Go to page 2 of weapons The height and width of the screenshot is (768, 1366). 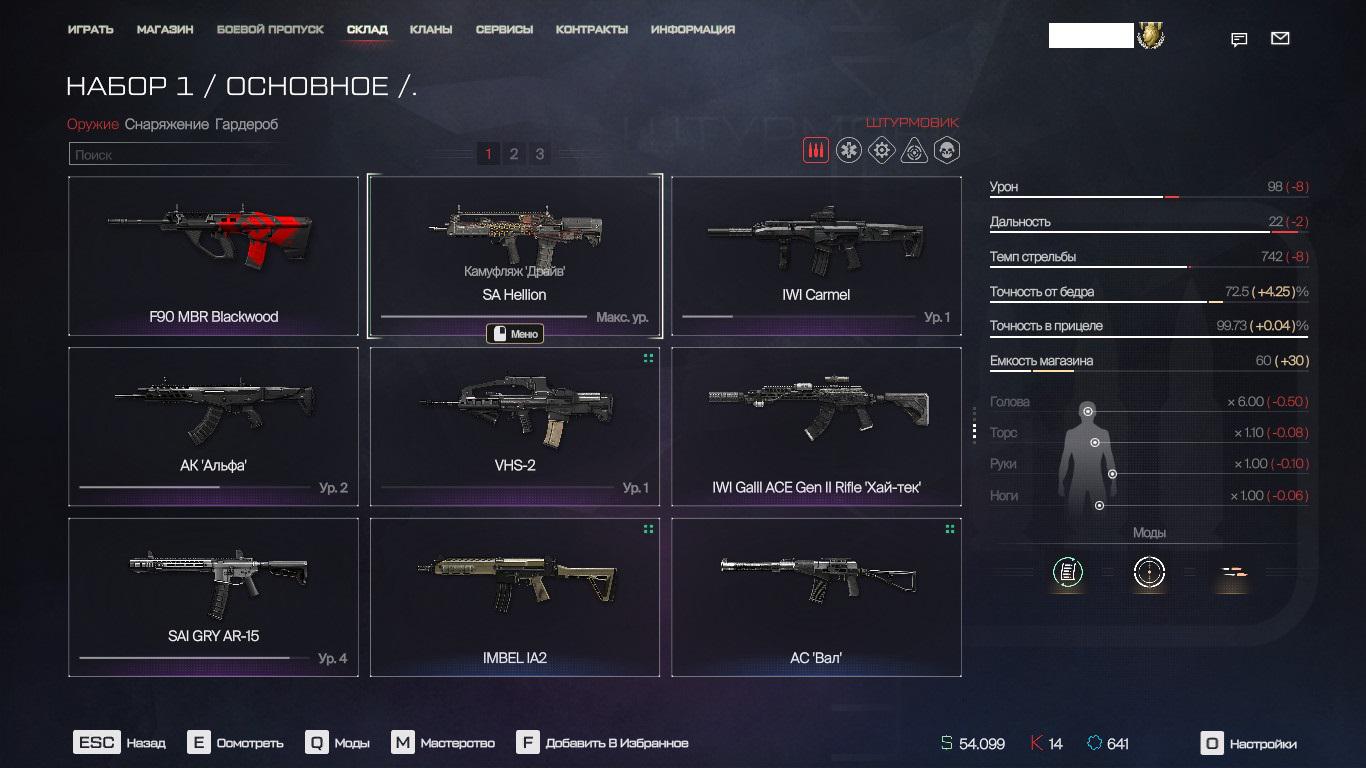(514, 154)
